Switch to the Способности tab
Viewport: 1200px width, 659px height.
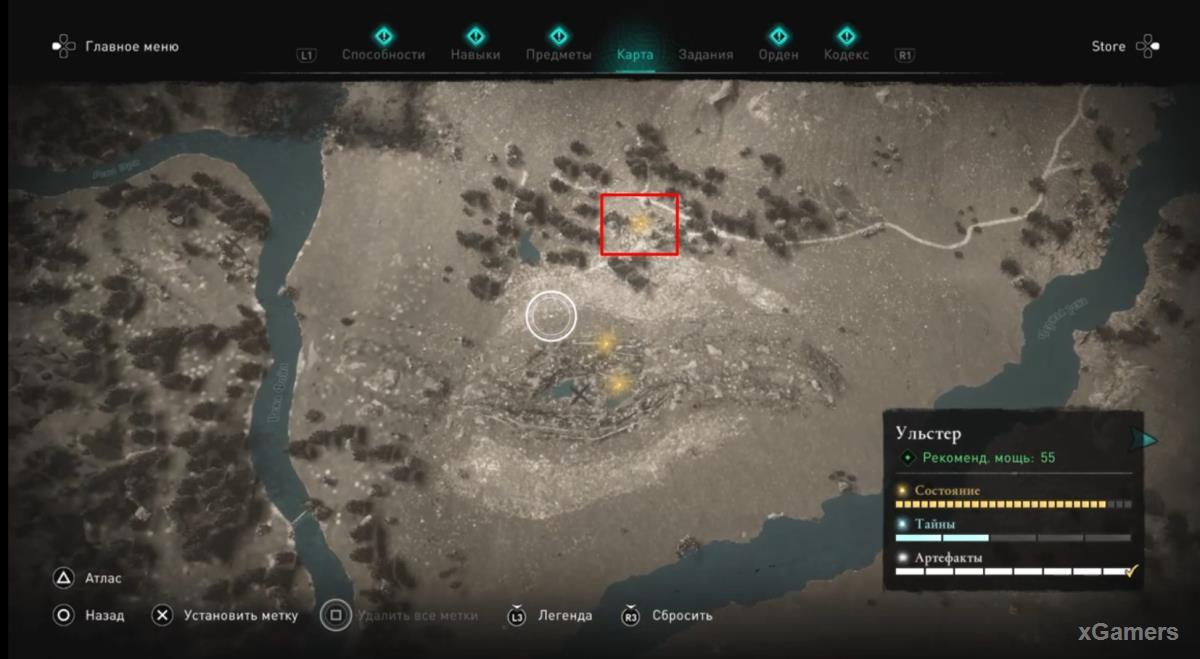[383, 55]
